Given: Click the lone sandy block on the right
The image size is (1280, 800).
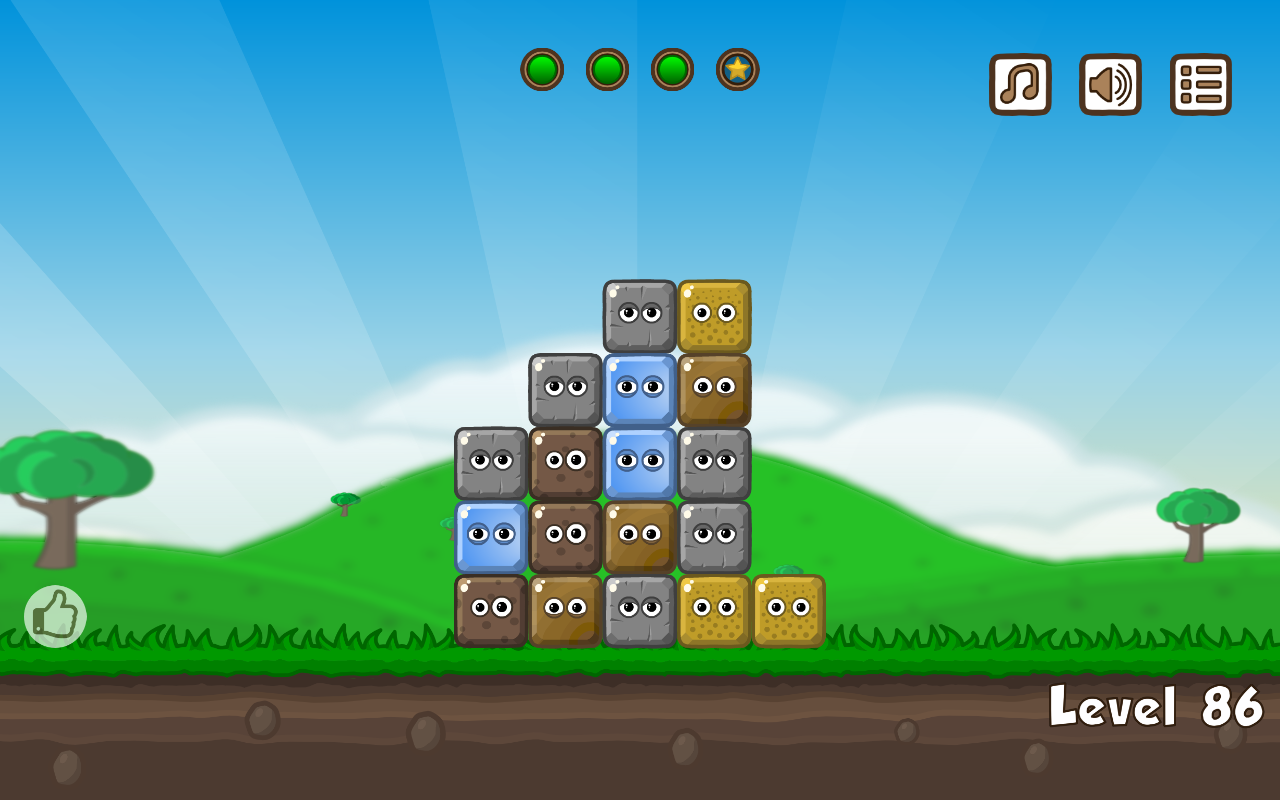Looking at the screenshot, I should [x=790, y=610].
